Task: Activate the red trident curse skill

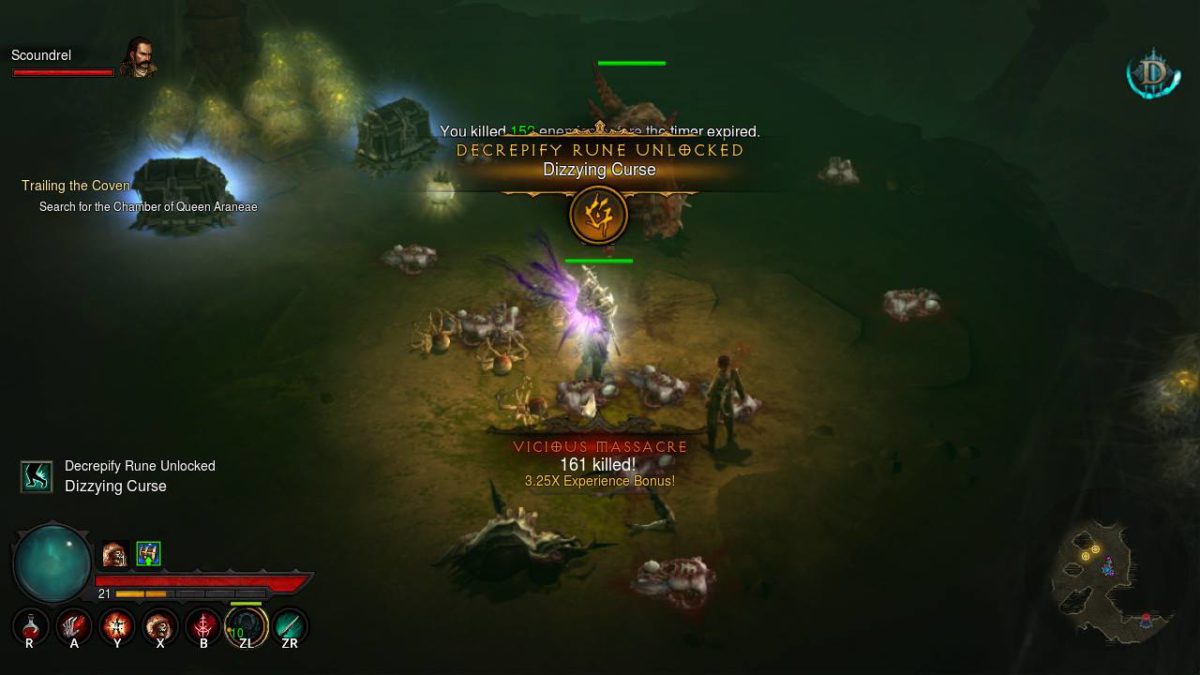Action: [203, 627]
